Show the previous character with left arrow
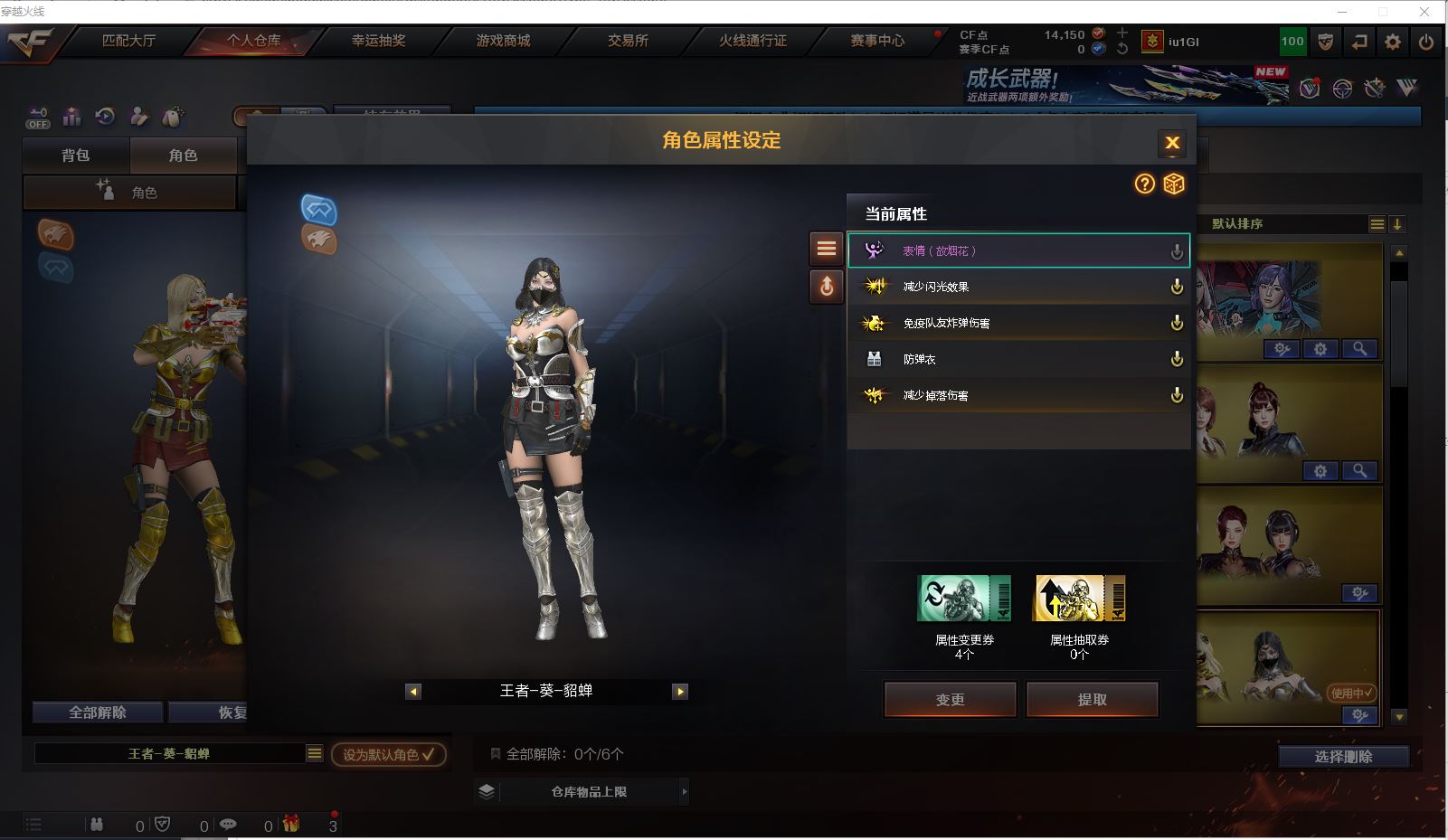The image size is (1448, 840). tap(413, 692)
